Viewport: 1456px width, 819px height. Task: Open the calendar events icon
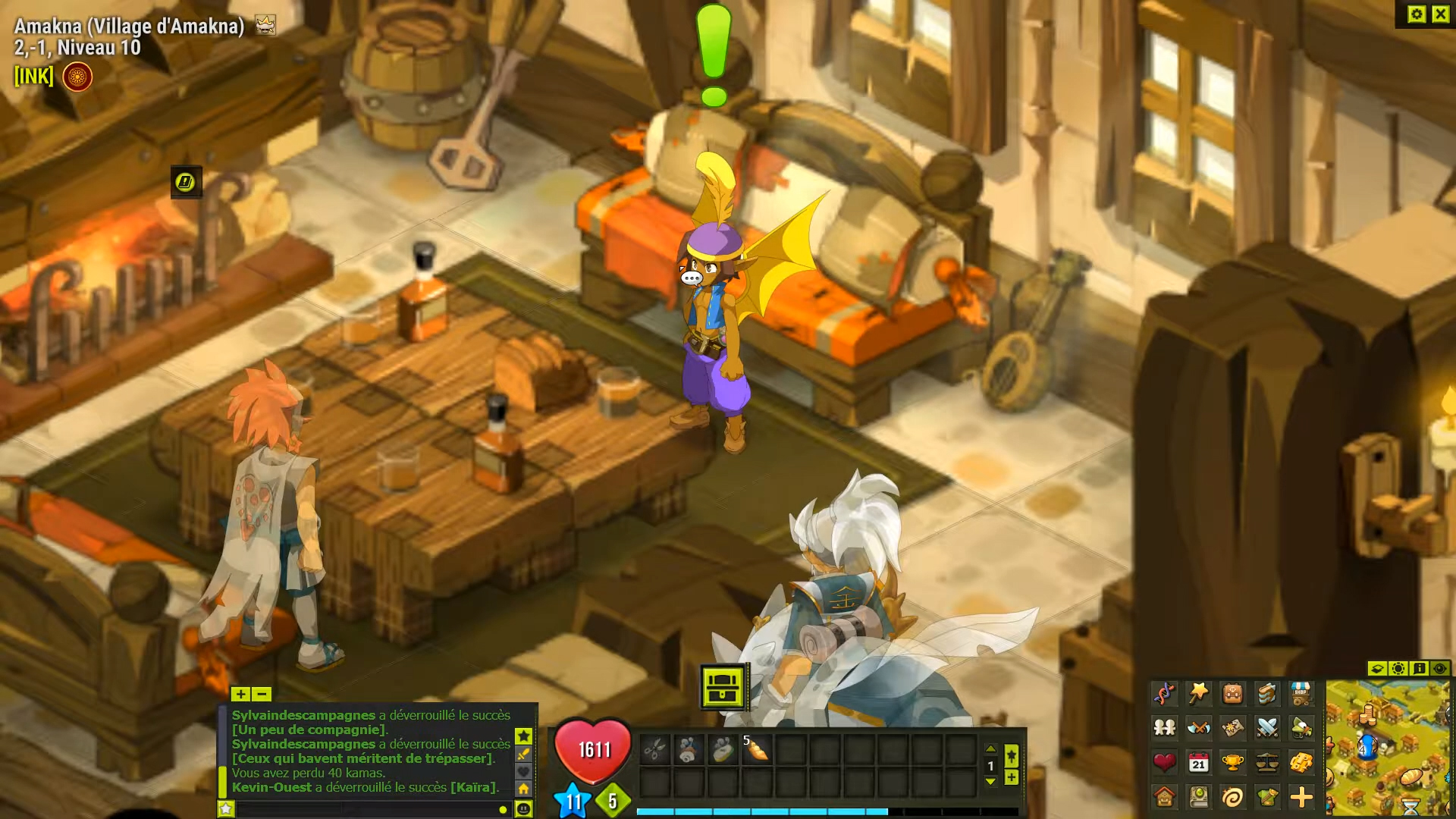click(1197, 764)
